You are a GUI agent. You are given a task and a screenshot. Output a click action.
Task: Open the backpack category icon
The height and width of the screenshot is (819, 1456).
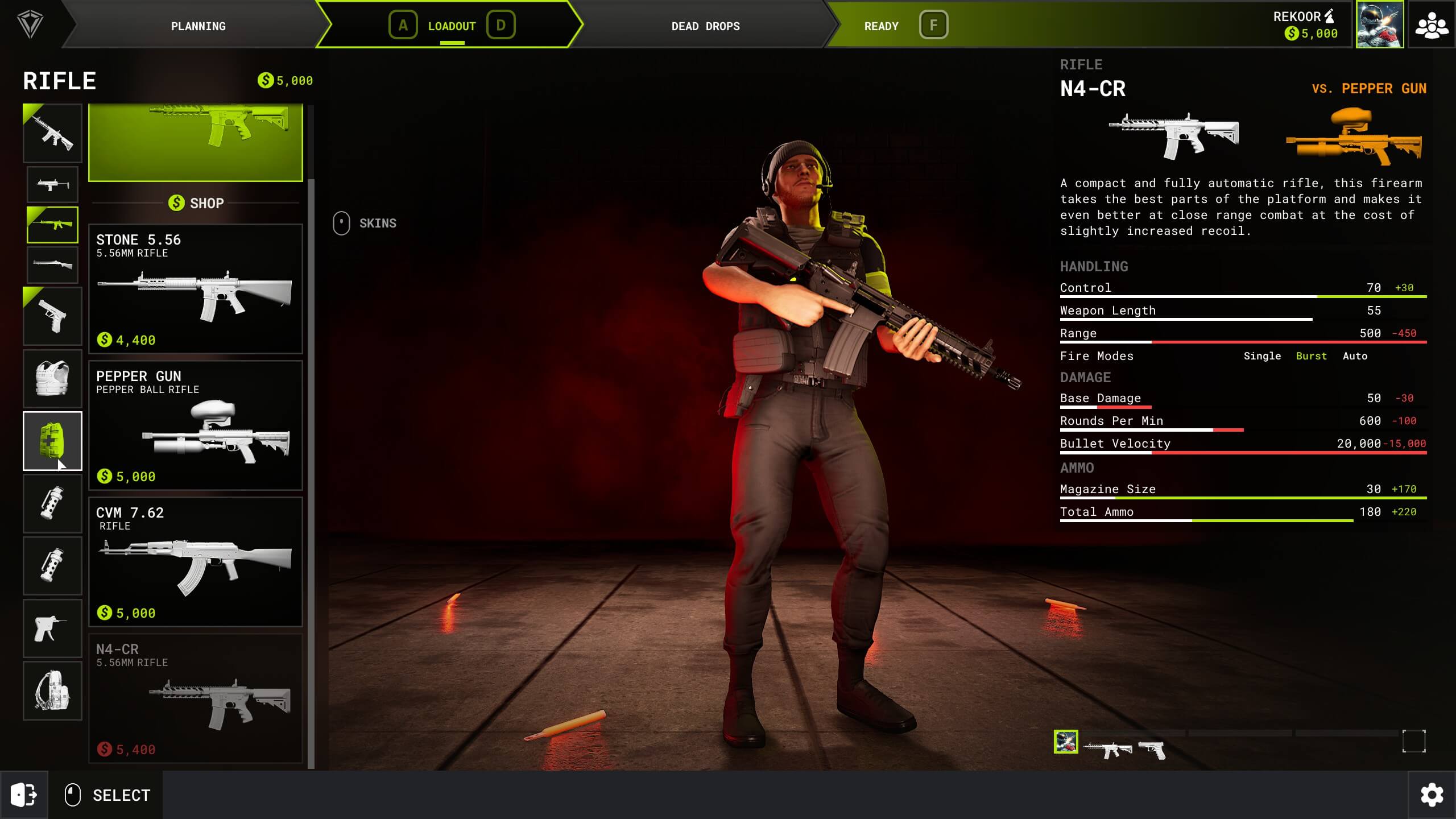[x=52, y=690]
